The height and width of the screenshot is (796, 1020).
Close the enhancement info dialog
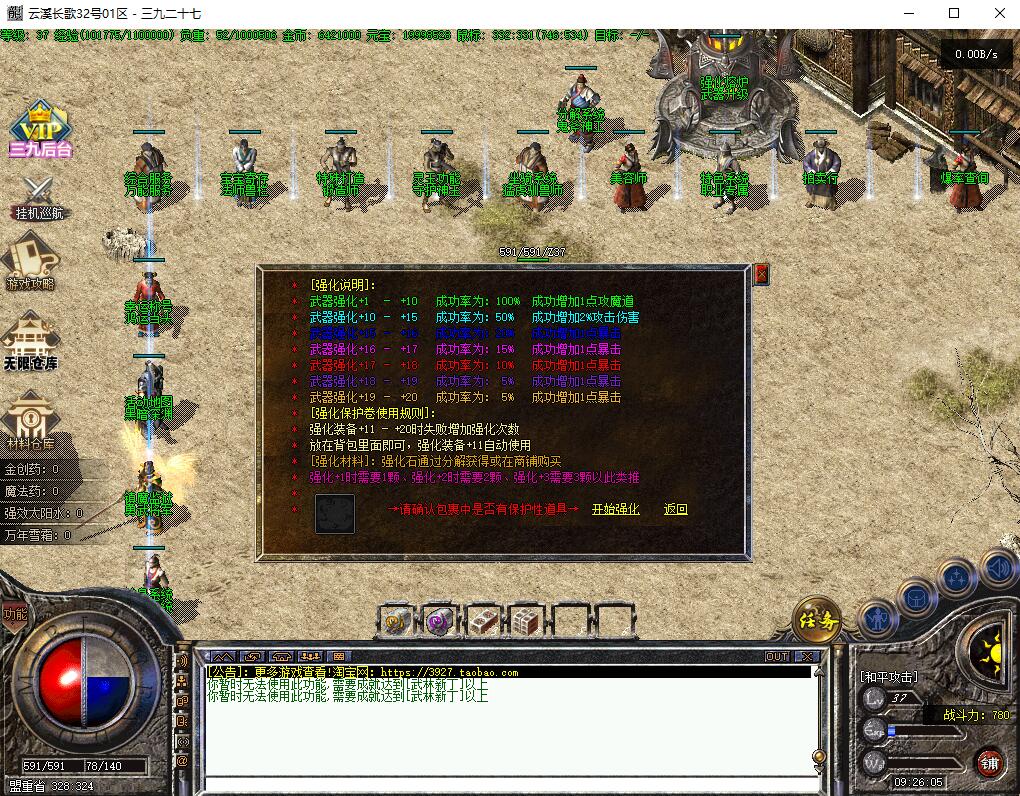761,274
